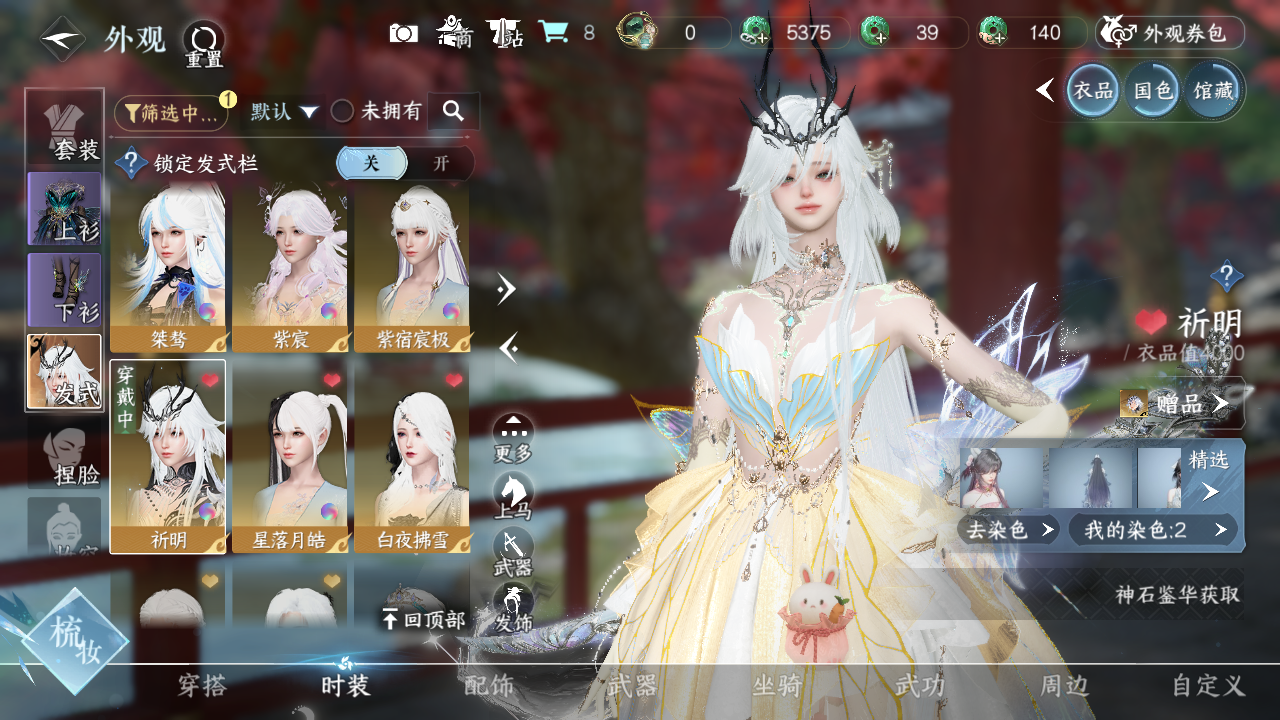Open the camera photo mode icon
The image size is (1280, 720).
coord(404,33)
